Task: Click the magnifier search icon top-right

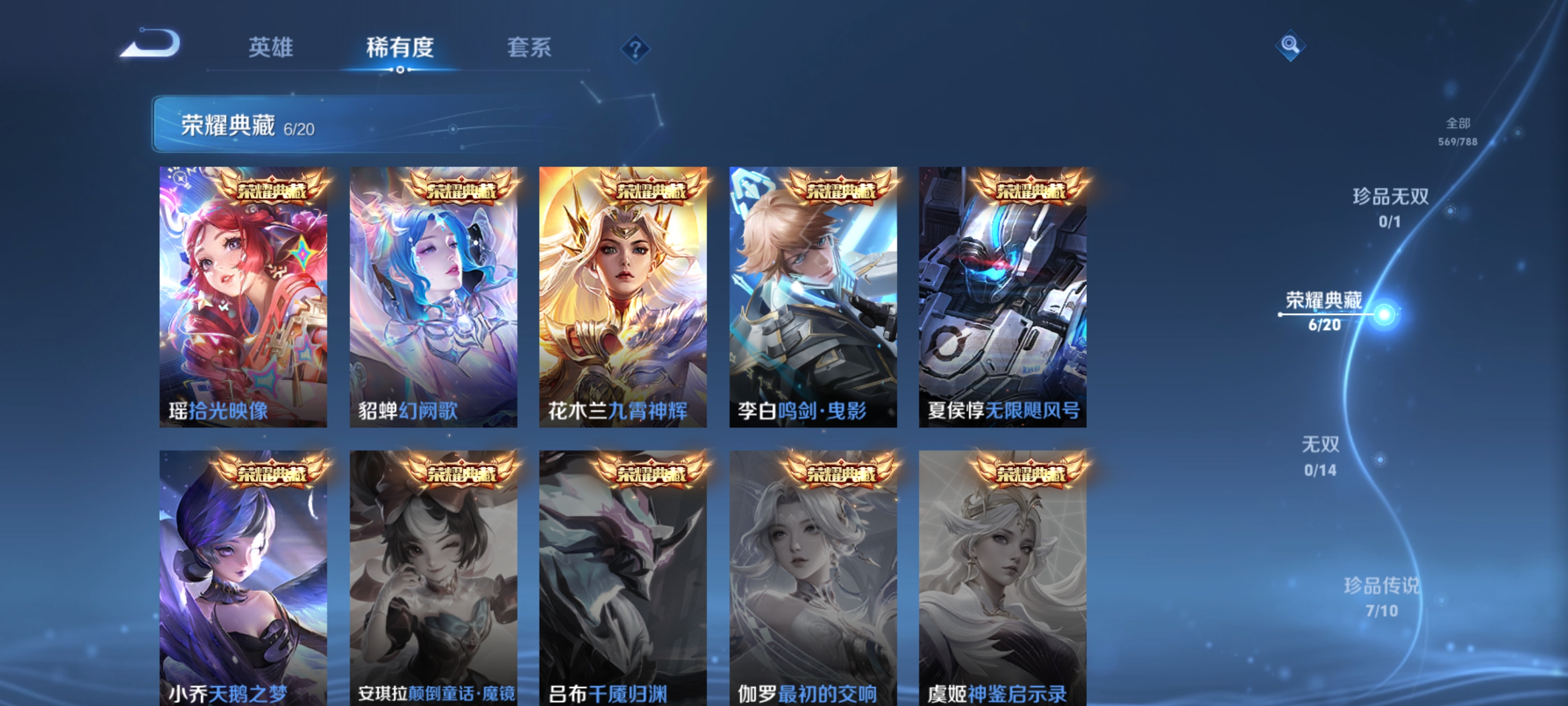Action: coord(1290,46)
